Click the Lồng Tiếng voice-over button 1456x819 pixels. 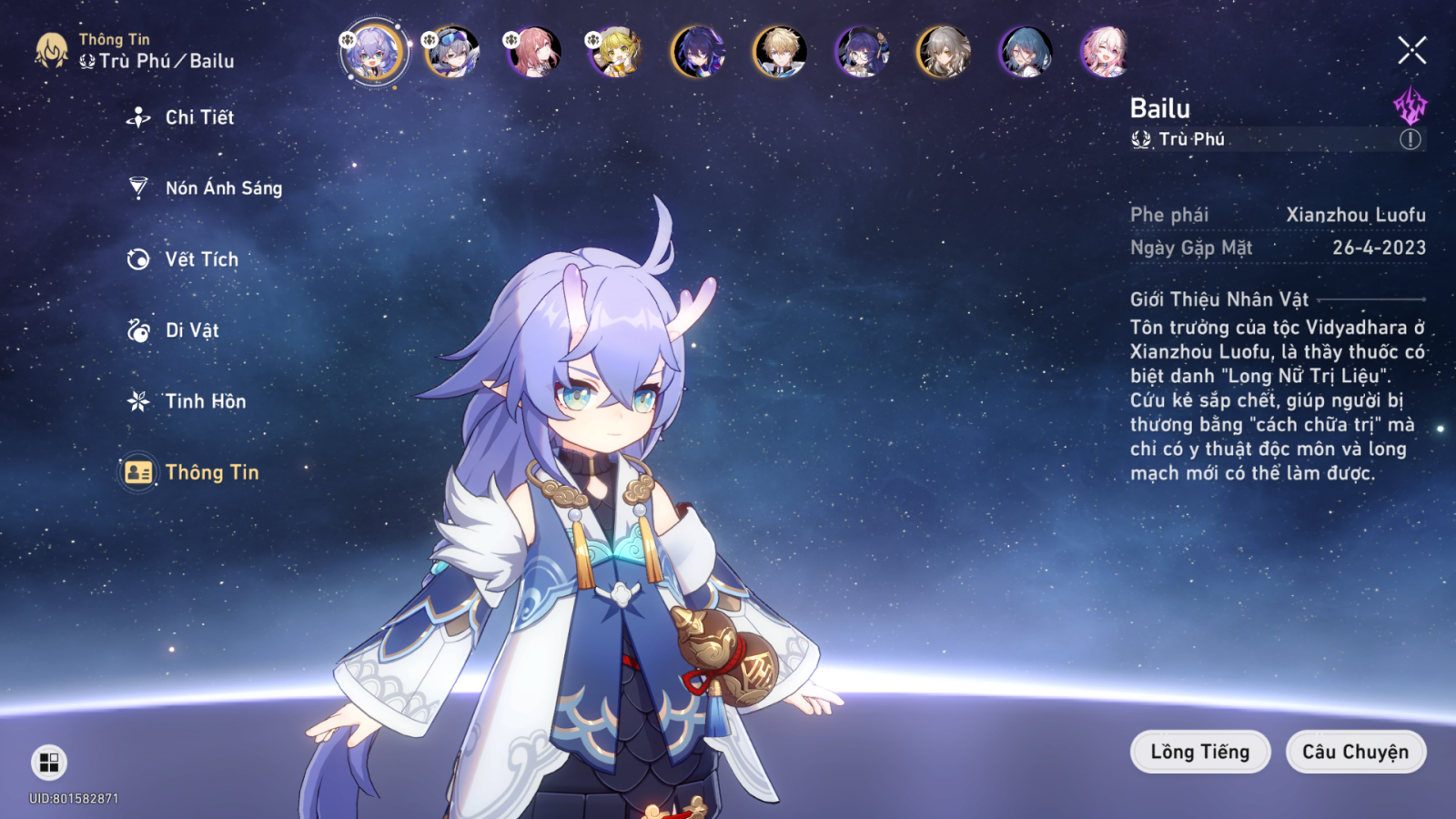pos(1199,752)
